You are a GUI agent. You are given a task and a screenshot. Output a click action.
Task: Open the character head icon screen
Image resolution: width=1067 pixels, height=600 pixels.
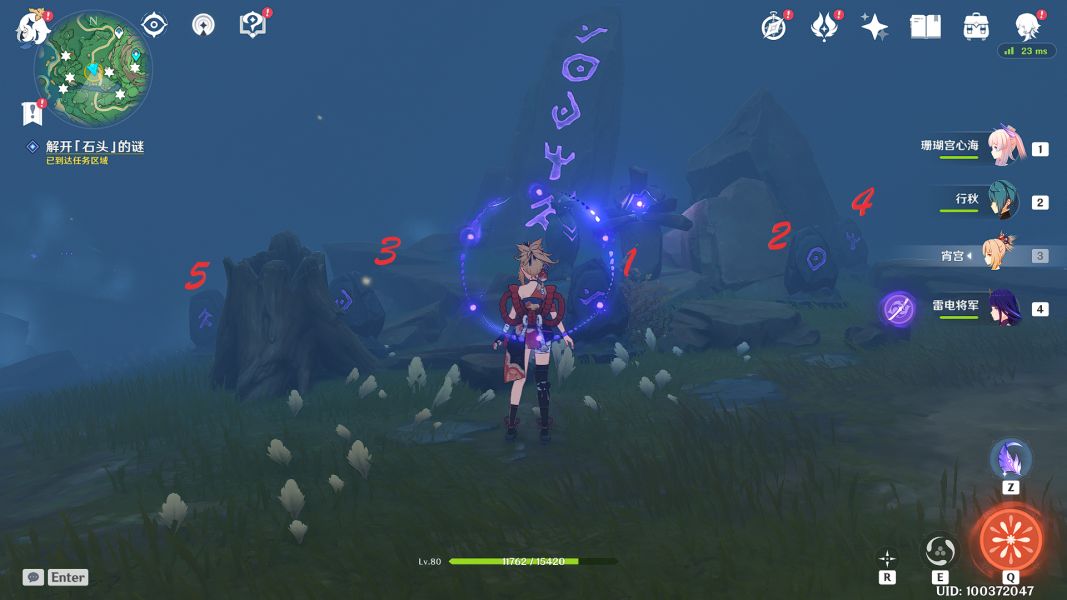[1026, 25]
